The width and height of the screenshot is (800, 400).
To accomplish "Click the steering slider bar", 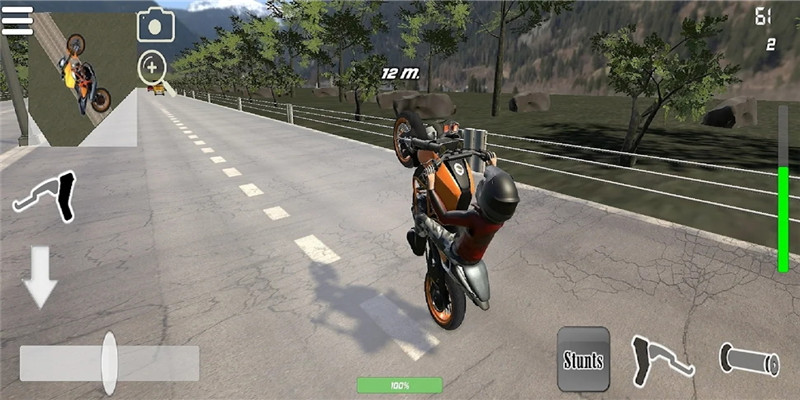I will [x=109, y=363].
